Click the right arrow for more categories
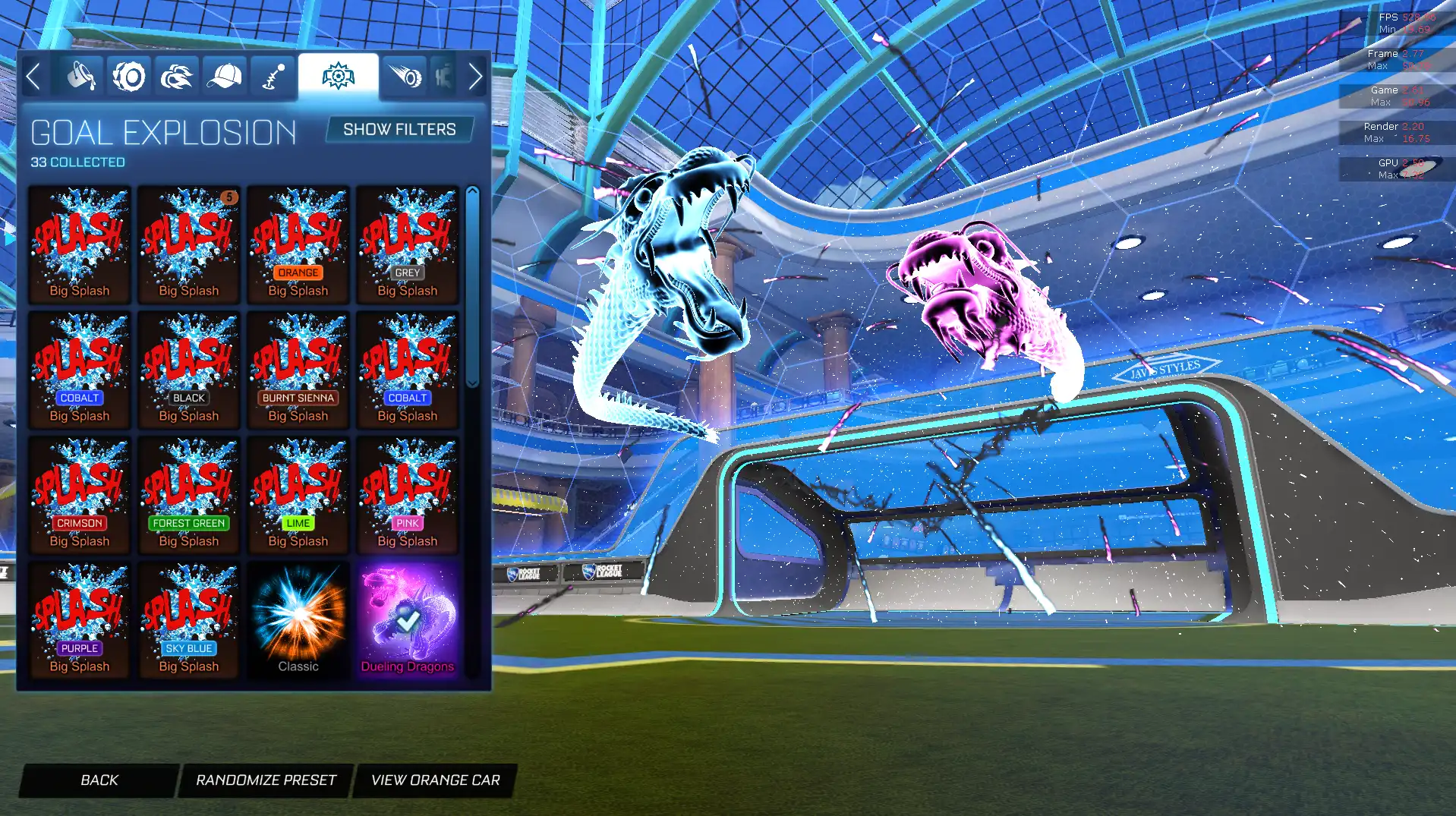The image size is (1456, 816). 475,77
